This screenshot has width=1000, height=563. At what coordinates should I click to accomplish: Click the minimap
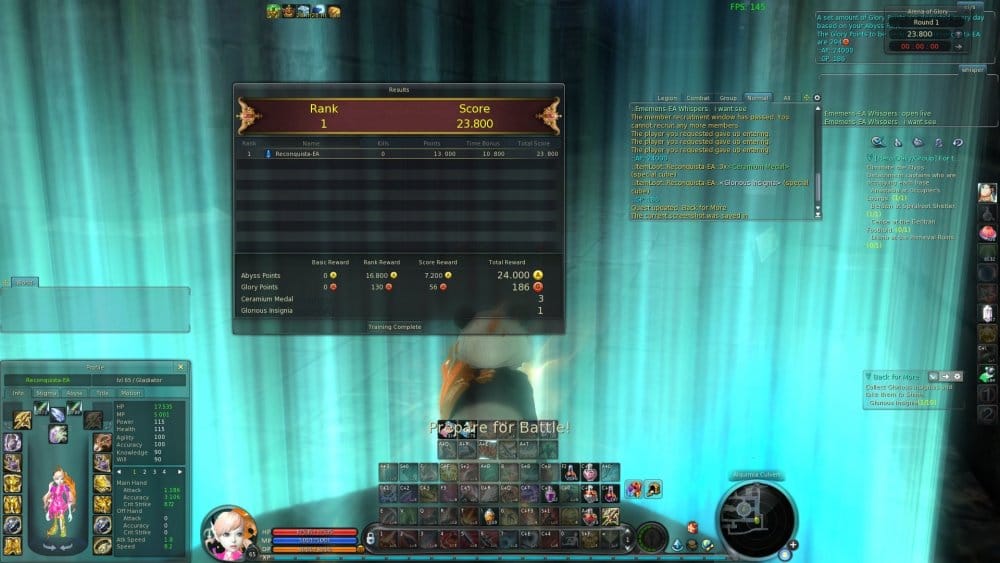point(755,518)
